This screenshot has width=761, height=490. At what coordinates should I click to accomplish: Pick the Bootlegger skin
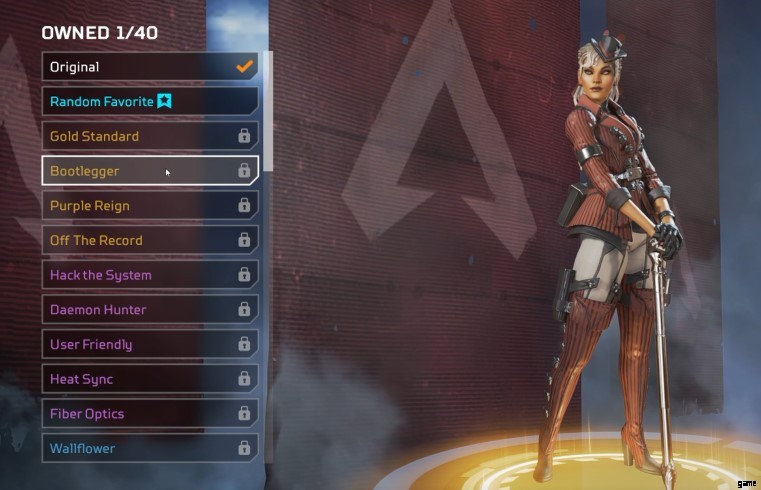point(150,171)
